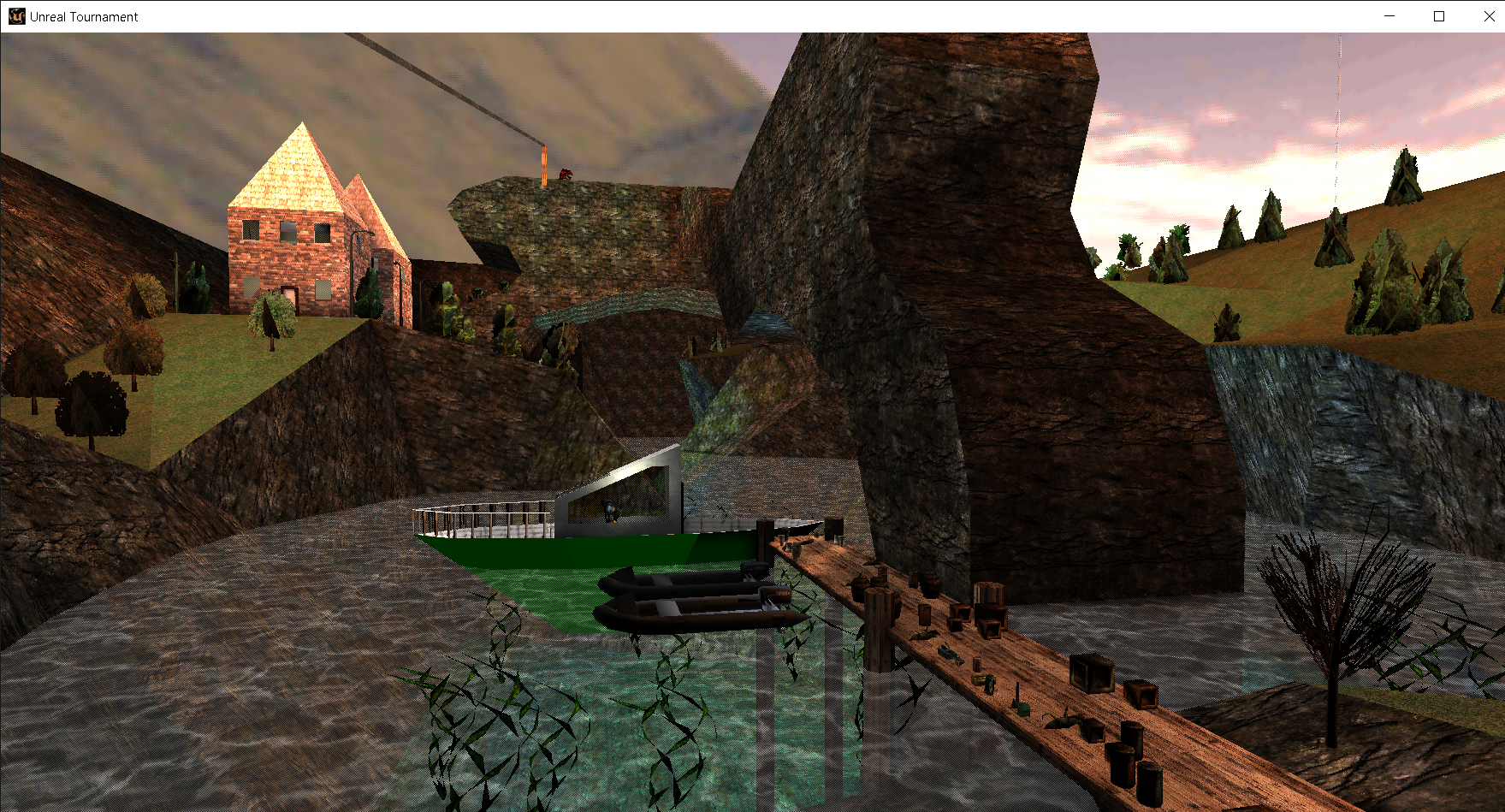Click the minimize button in the title bar
The image size is (1505, 812).
coord(1388,15)
